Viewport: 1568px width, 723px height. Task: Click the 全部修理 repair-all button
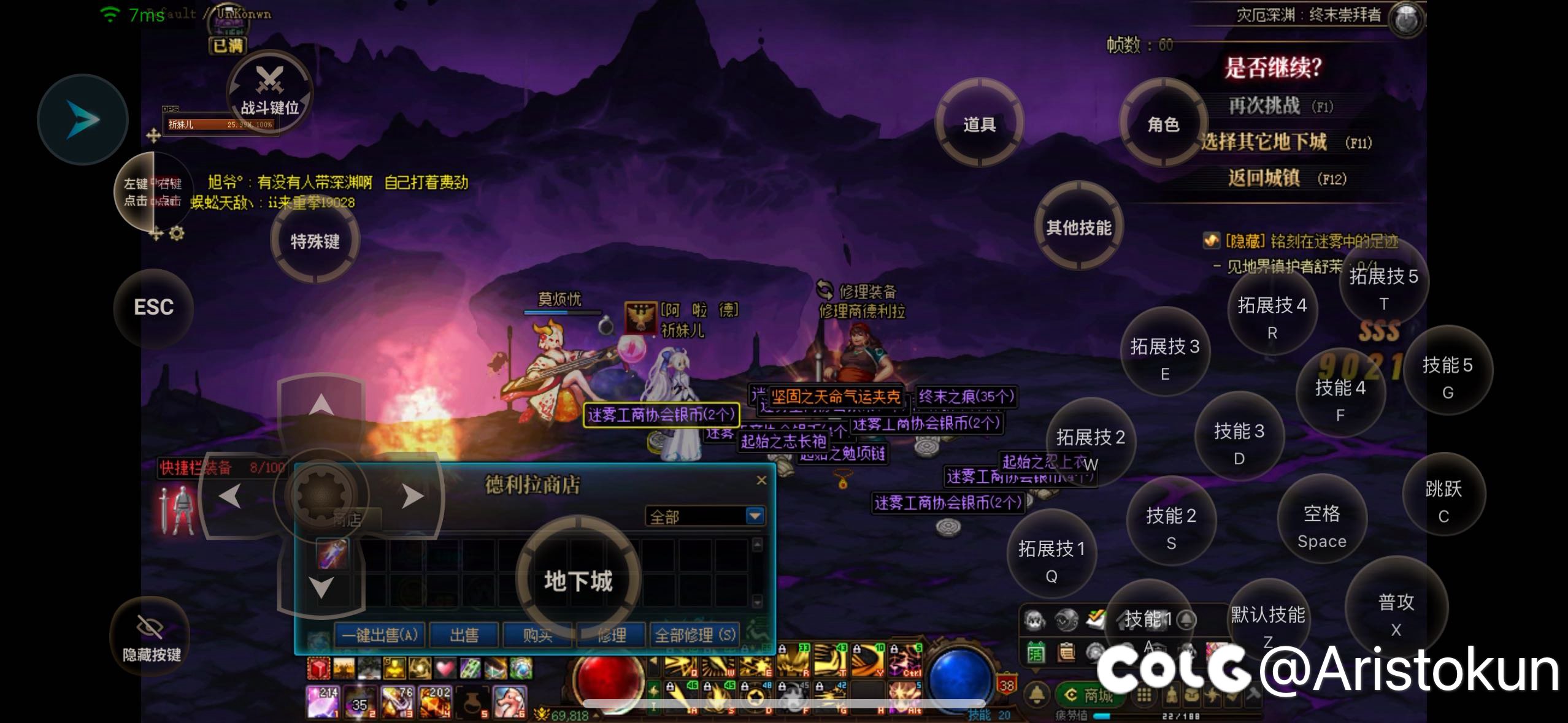tap(694, 635)
